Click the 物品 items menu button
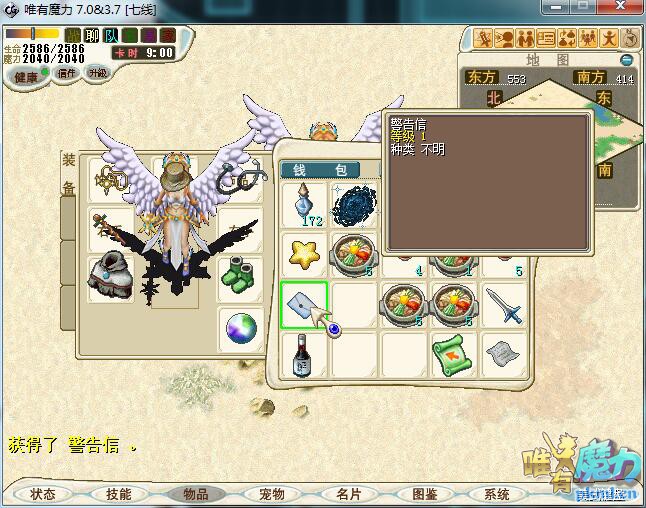The width and height of the screenshot is (646, 508). click(195, 494)
